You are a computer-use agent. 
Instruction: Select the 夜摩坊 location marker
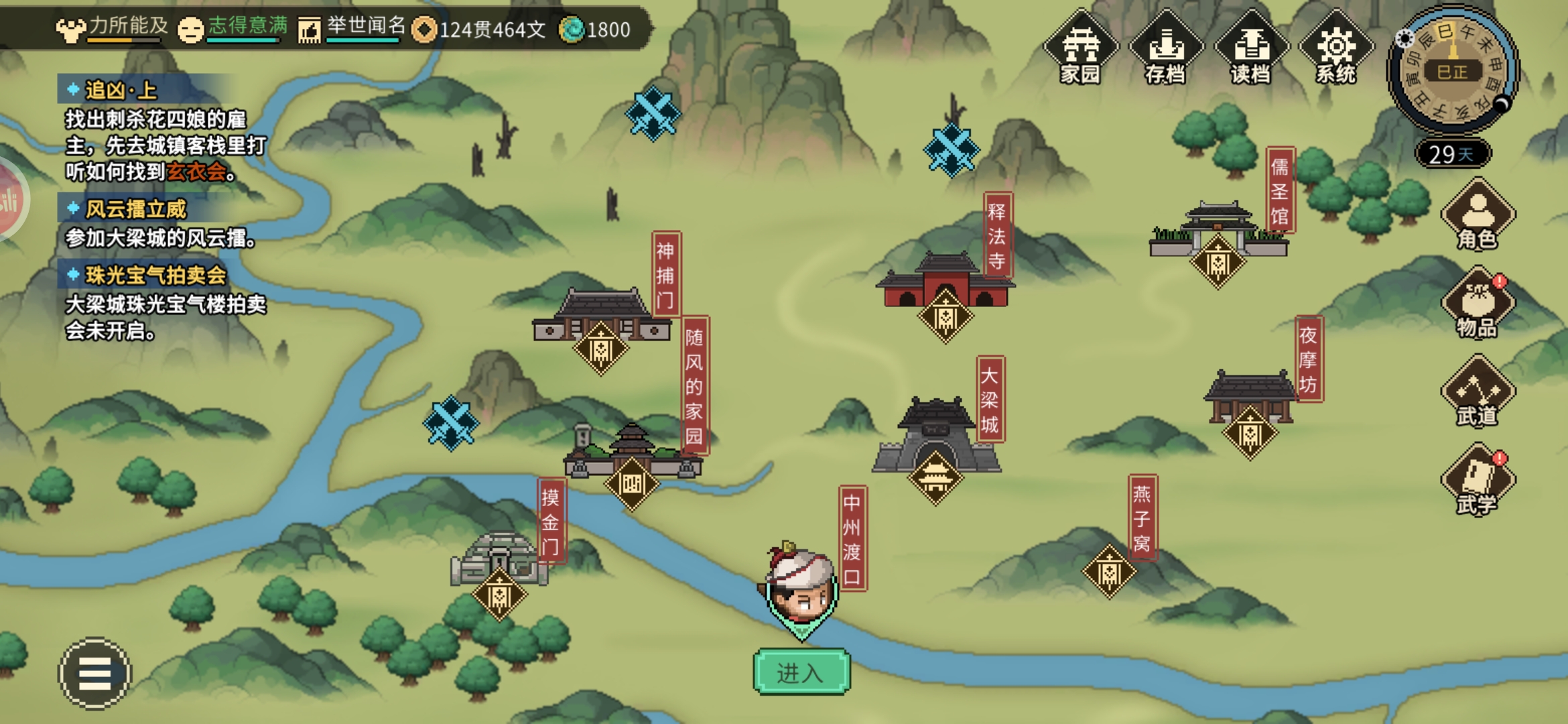click(1250, 433)
